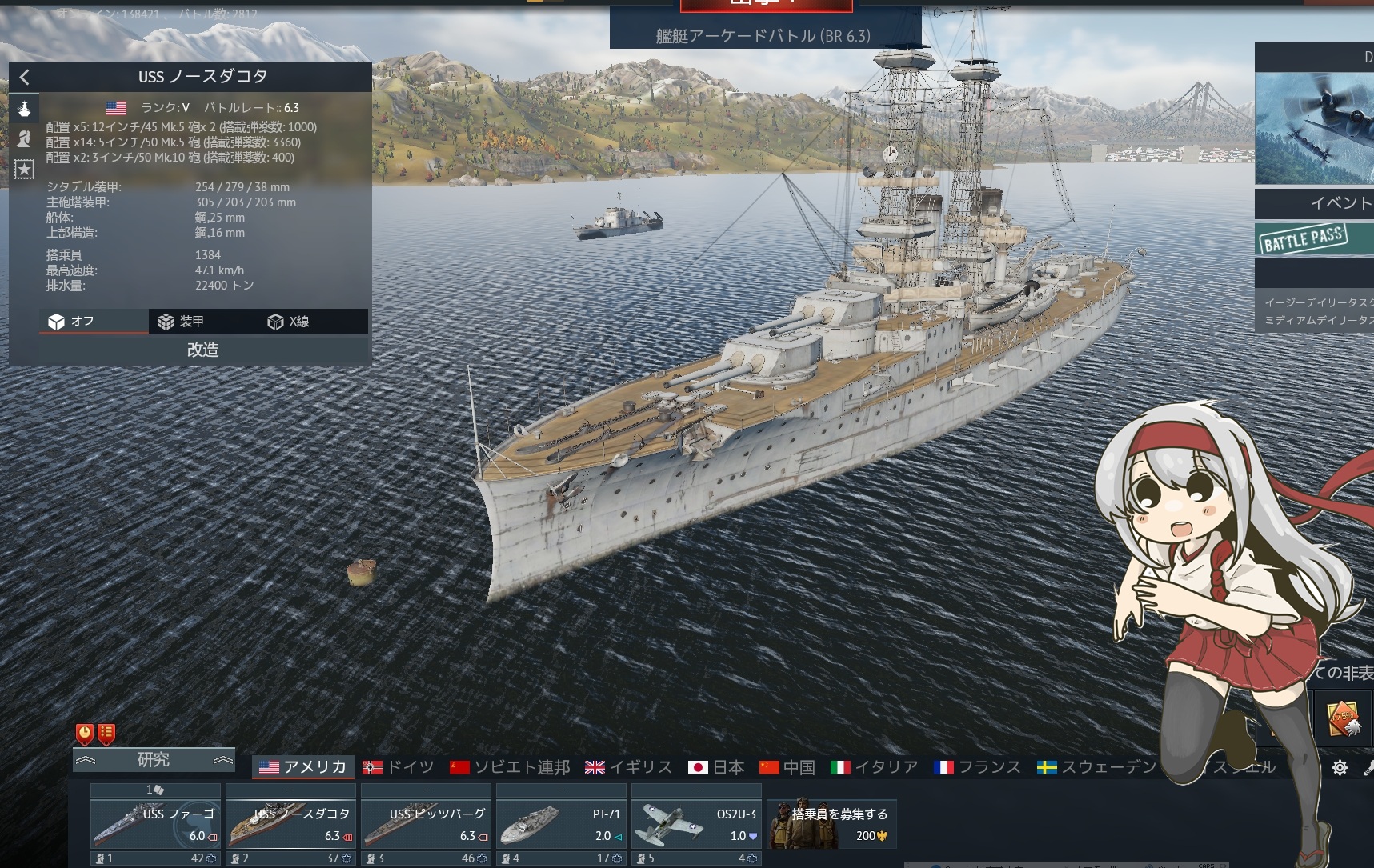
Task: Open the イタリア nation tab
Action: (874, 767)
